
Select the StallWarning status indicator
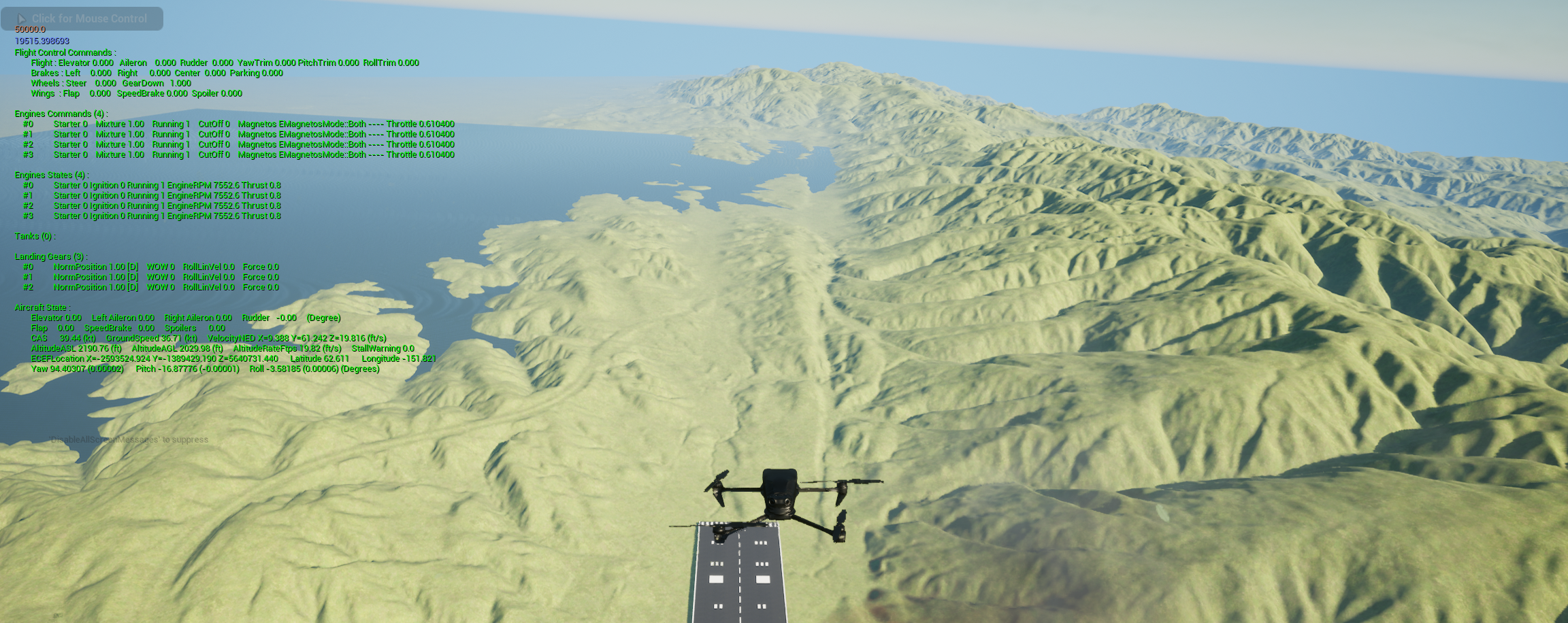[382, 348]
